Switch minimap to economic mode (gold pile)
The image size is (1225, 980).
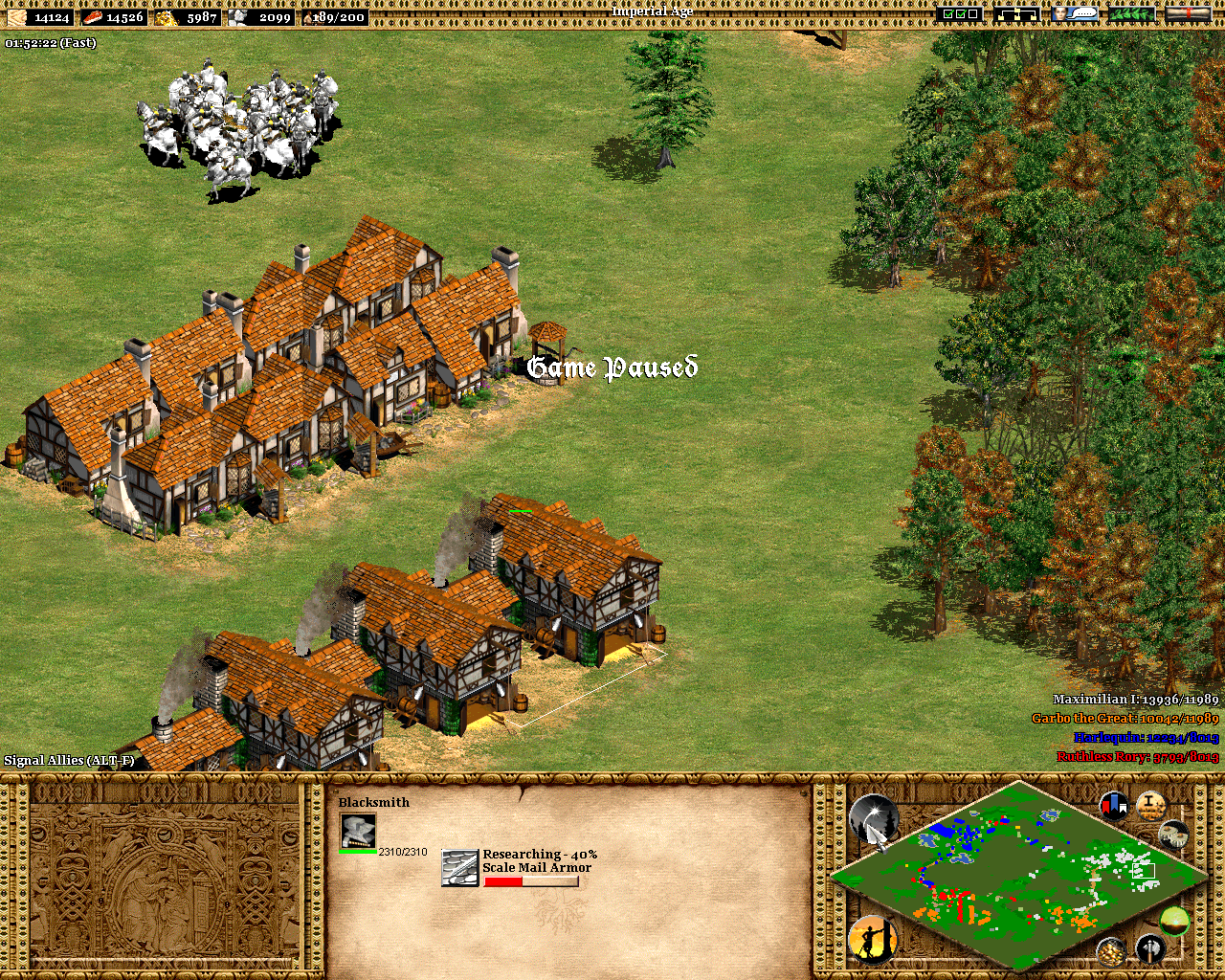(x=1110, y=951)
